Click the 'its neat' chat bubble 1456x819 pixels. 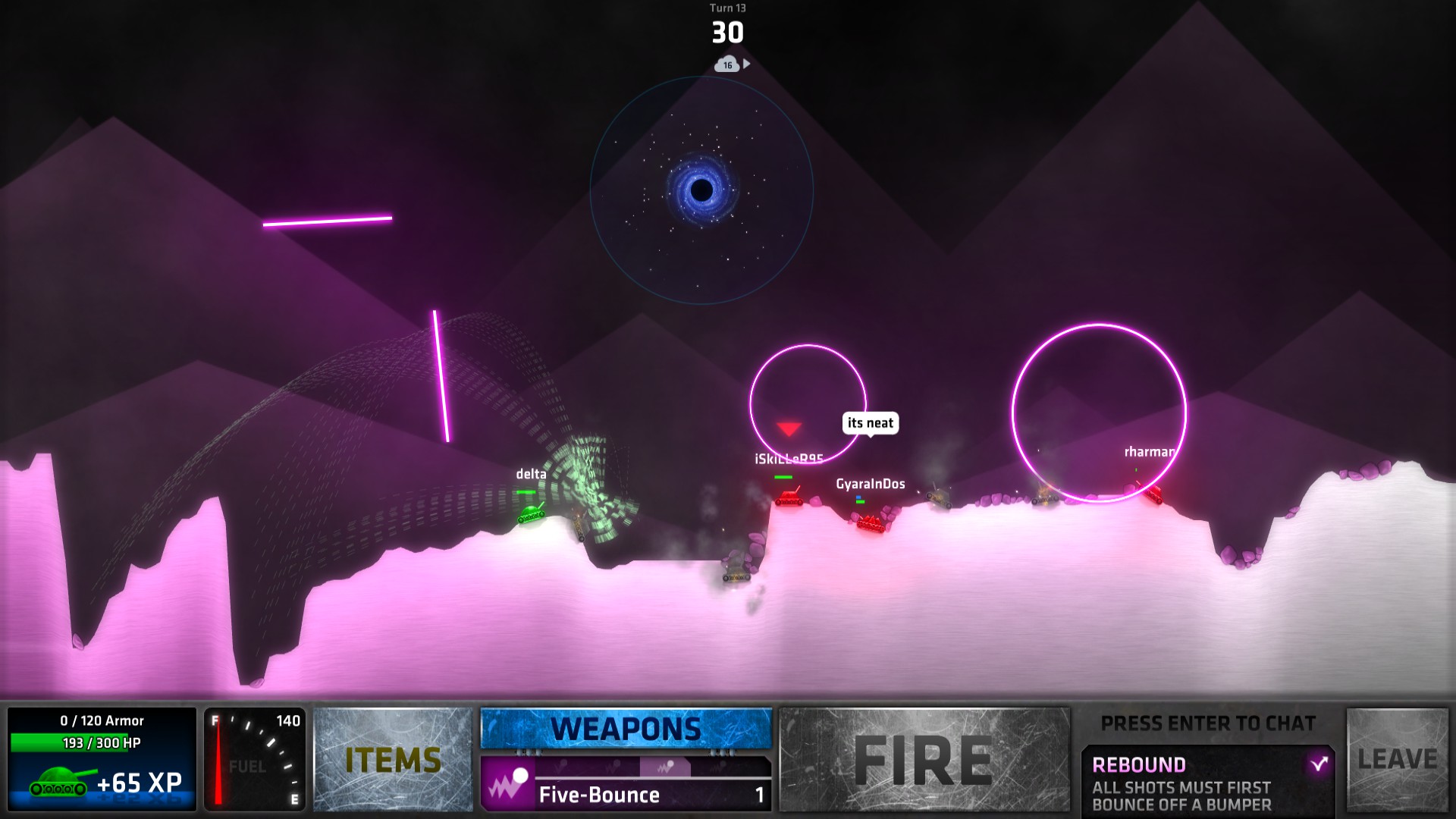[870, 424]
